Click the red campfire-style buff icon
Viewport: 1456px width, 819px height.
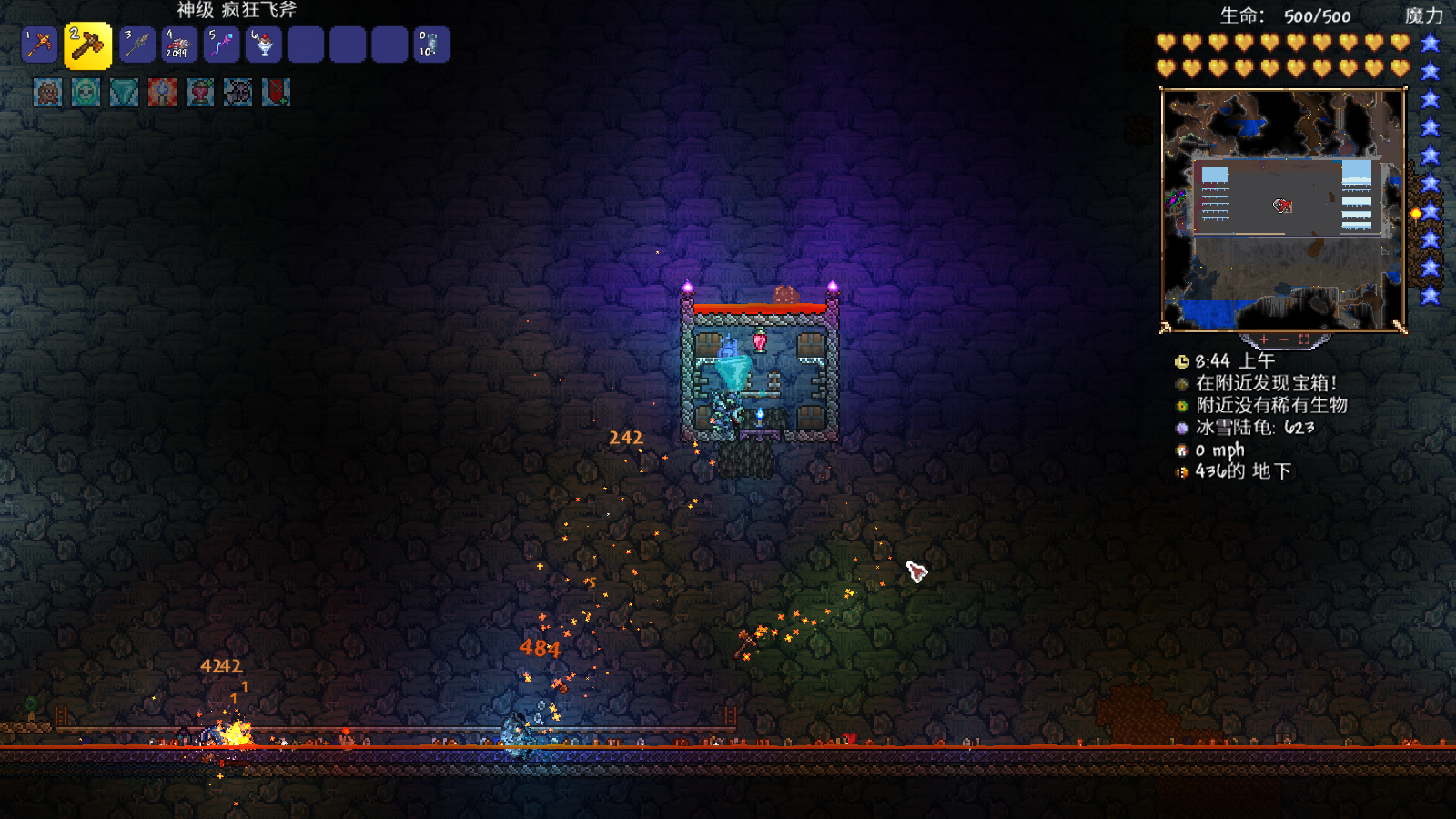pos(162,92)
